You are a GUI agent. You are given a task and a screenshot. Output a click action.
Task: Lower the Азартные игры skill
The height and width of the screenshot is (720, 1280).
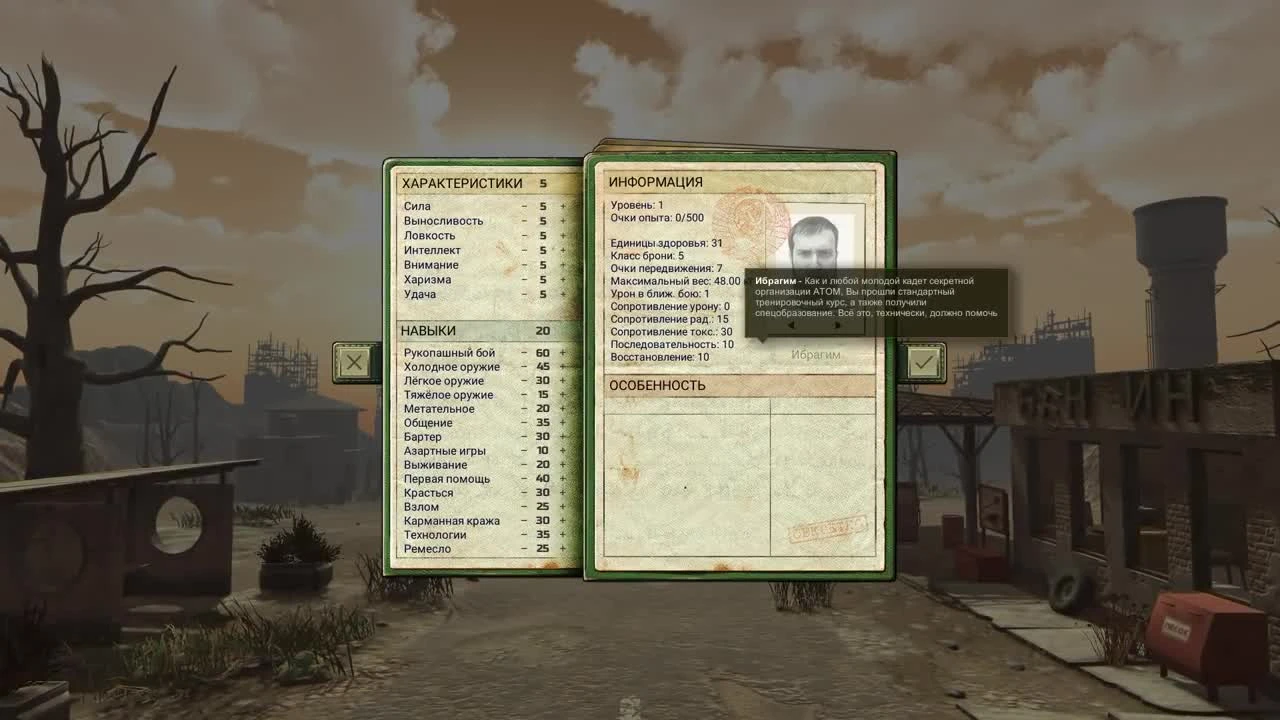(524, 450)
